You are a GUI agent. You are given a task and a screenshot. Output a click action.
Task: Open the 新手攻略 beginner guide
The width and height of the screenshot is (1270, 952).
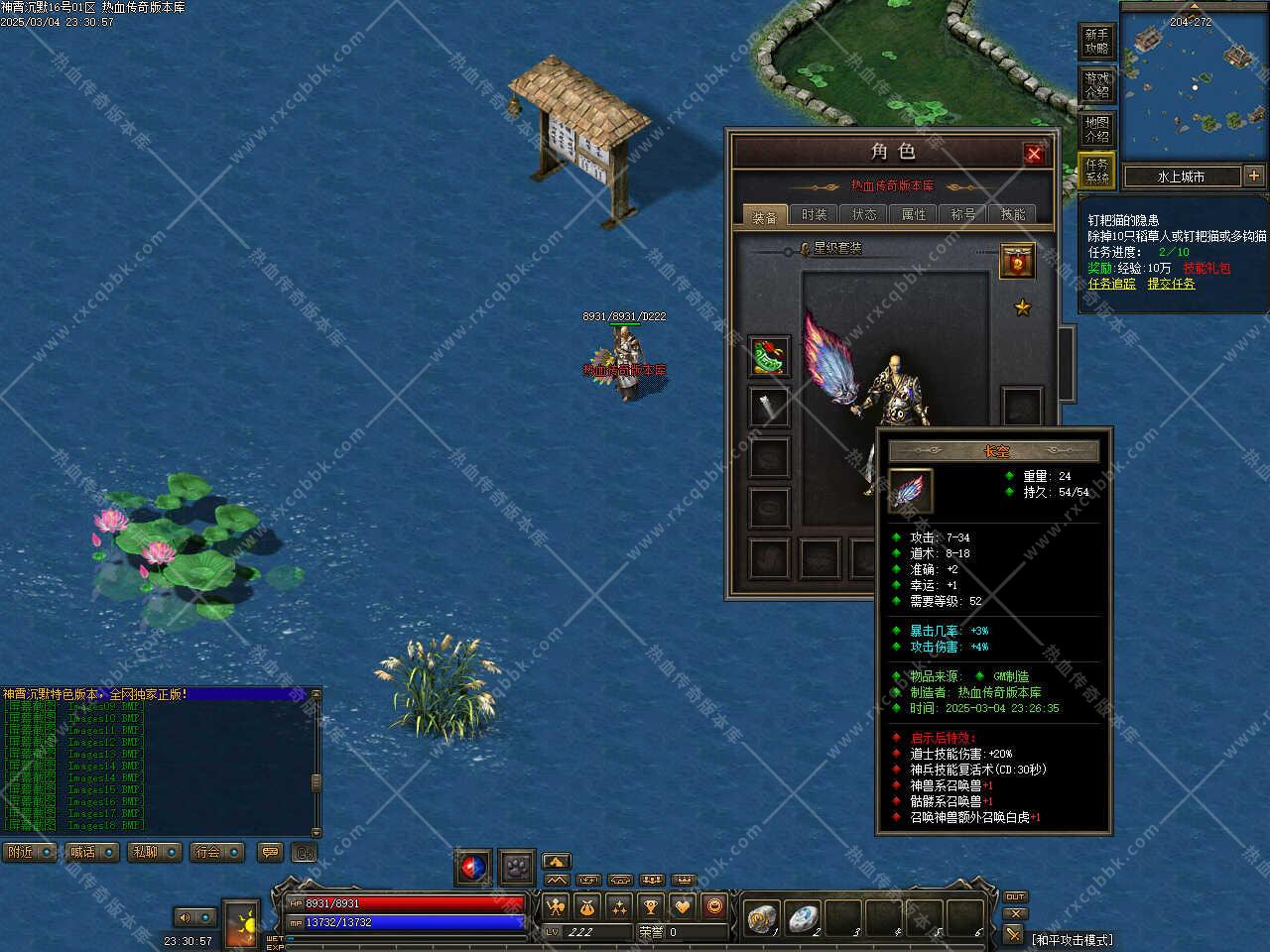point(1096,42)
